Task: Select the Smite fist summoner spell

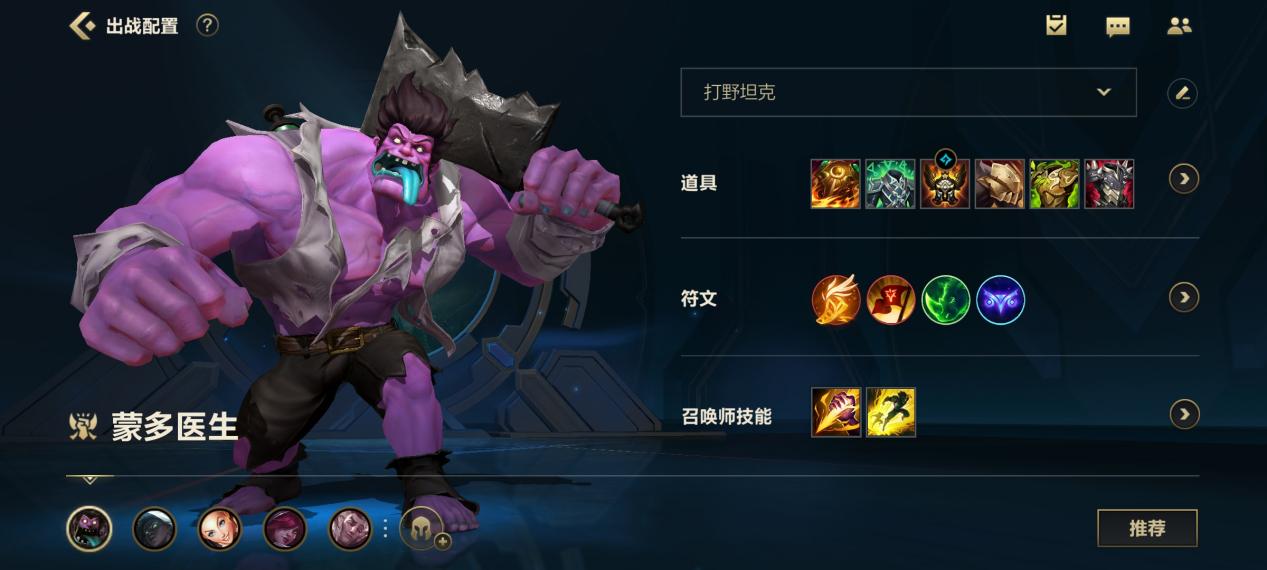Action: coord(836,412)
